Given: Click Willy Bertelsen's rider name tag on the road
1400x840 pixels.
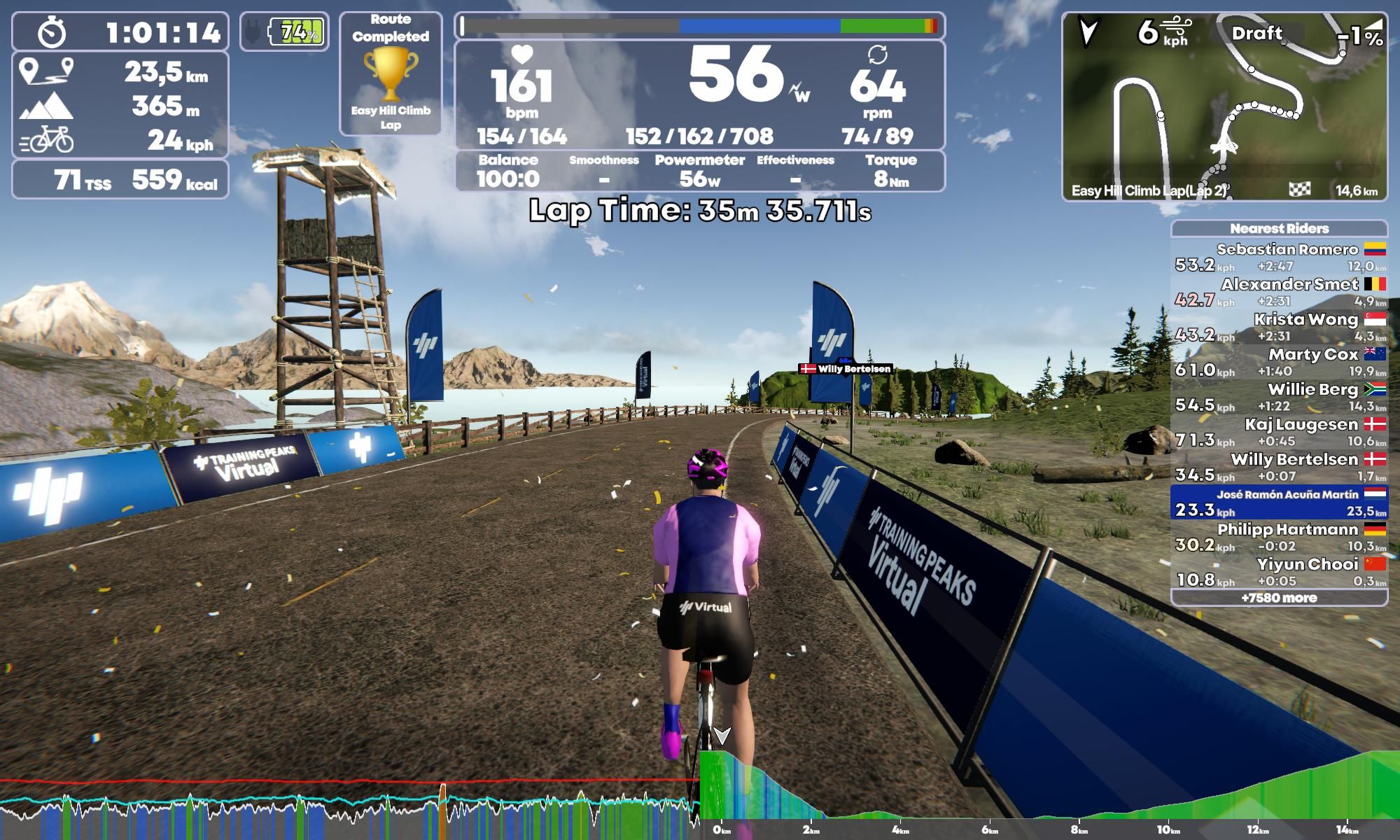Looking at the screenshot, I should [x=845, y=369].
